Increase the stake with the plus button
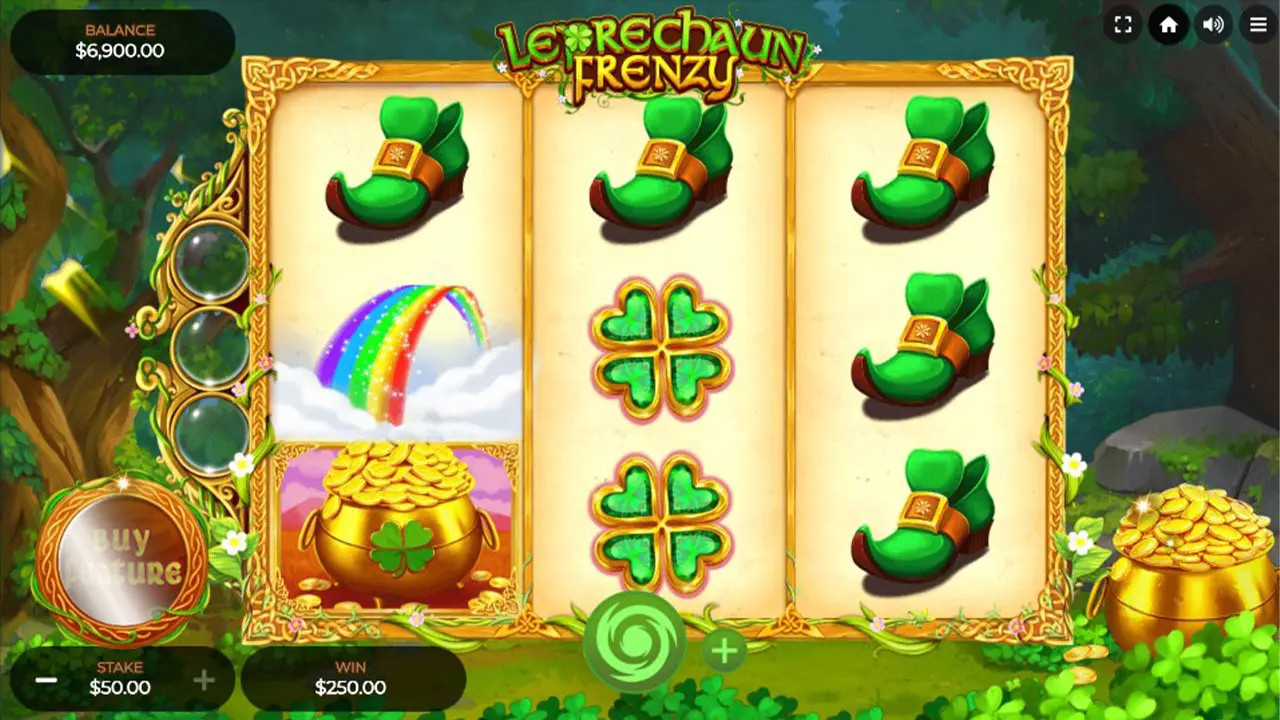This screenshot has width=1280, height=720. 204,680
